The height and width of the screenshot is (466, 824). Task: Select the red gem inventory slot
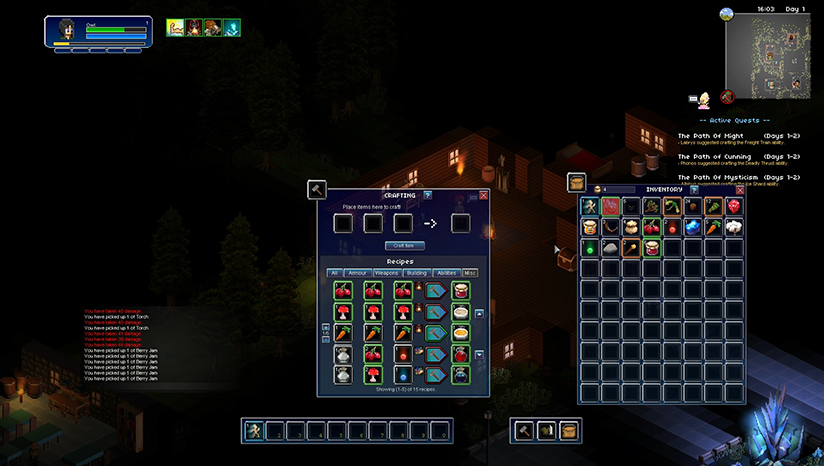coord(735,206)
